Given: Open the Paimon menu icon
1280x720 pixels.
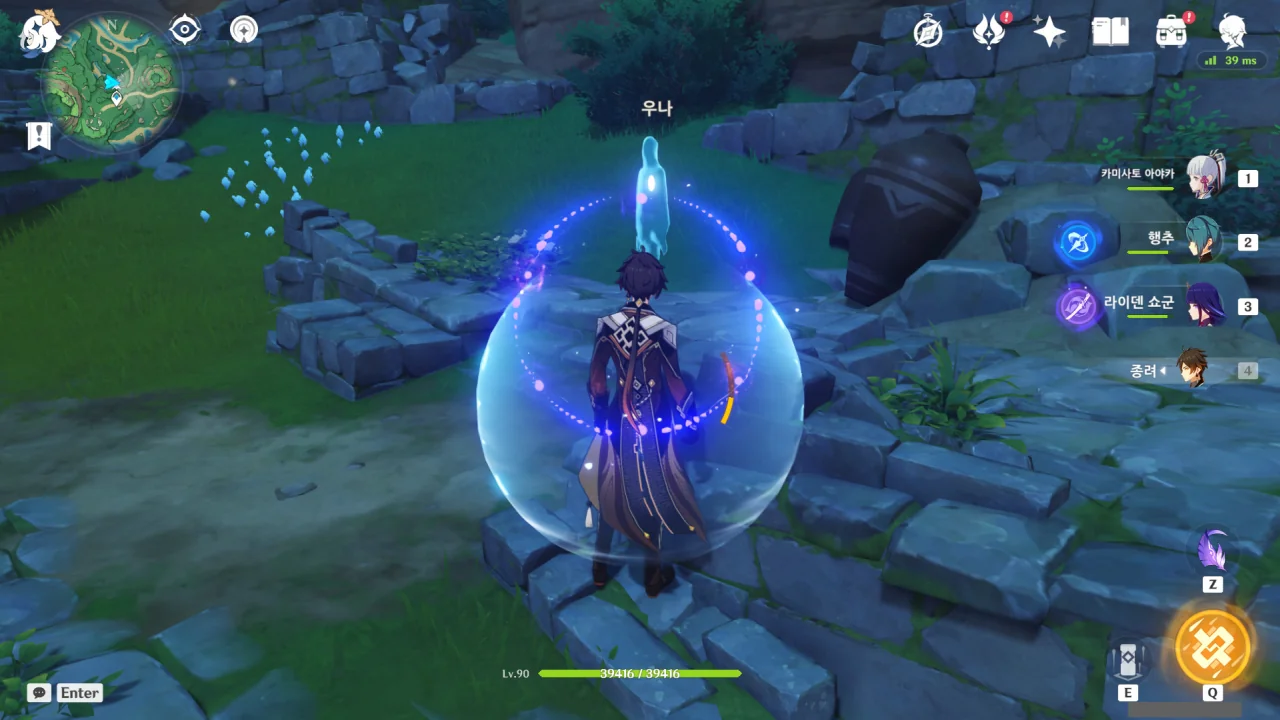Looking at the screenshot, I should pyautogui.click(x=40, y=31).
